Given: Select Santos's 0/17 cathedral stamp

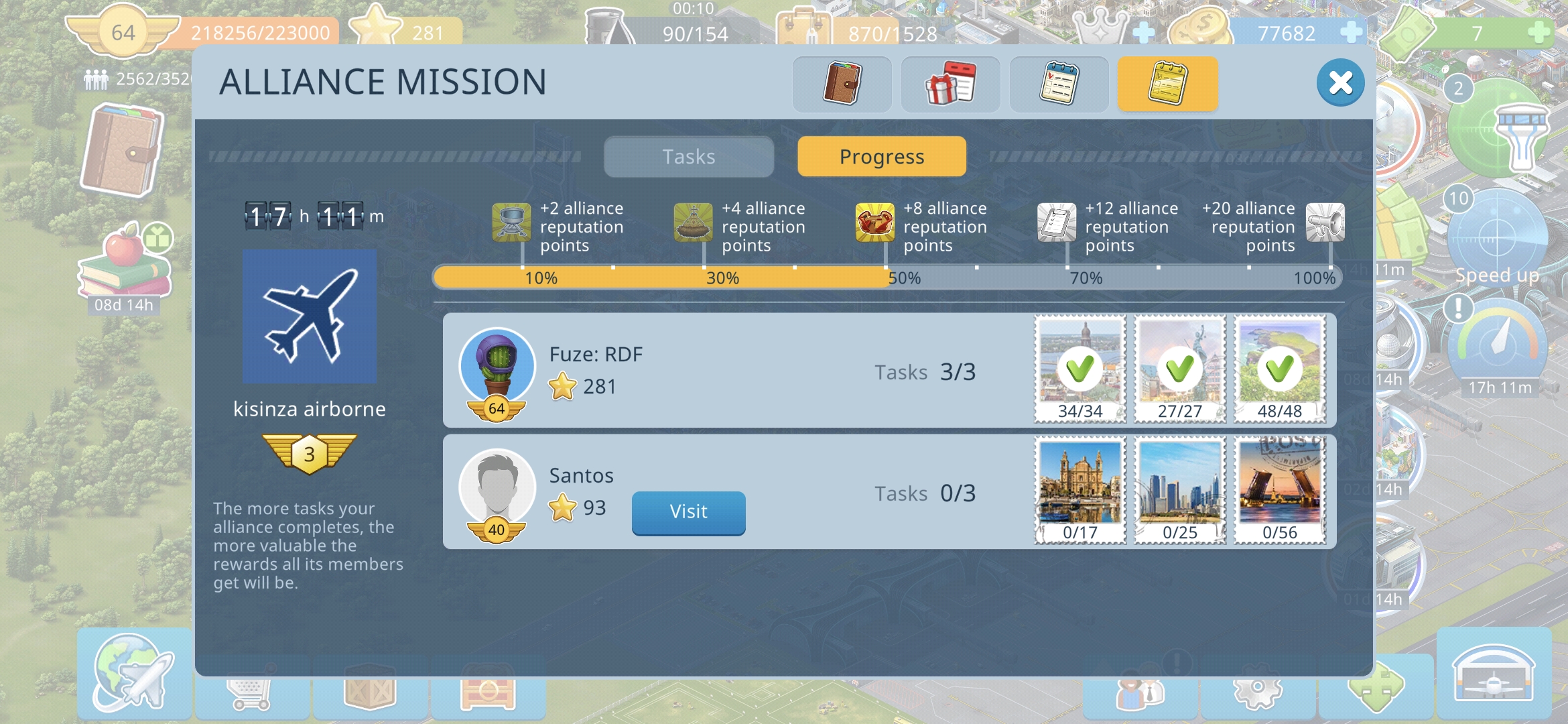Looking at the screenshot, I should 1080,490.
